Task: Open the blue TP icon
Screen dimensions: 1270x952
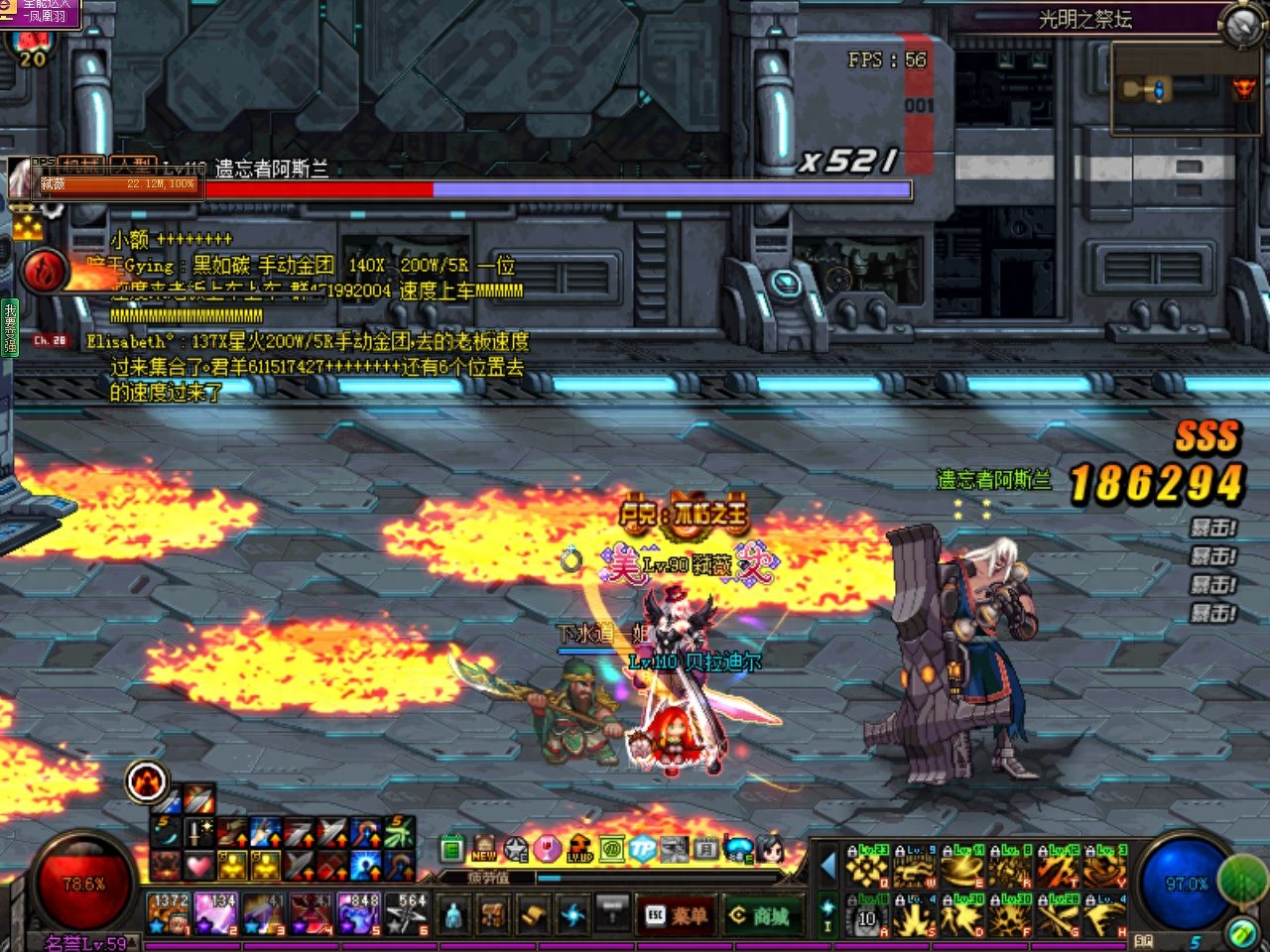Action: tap(643, 849)
